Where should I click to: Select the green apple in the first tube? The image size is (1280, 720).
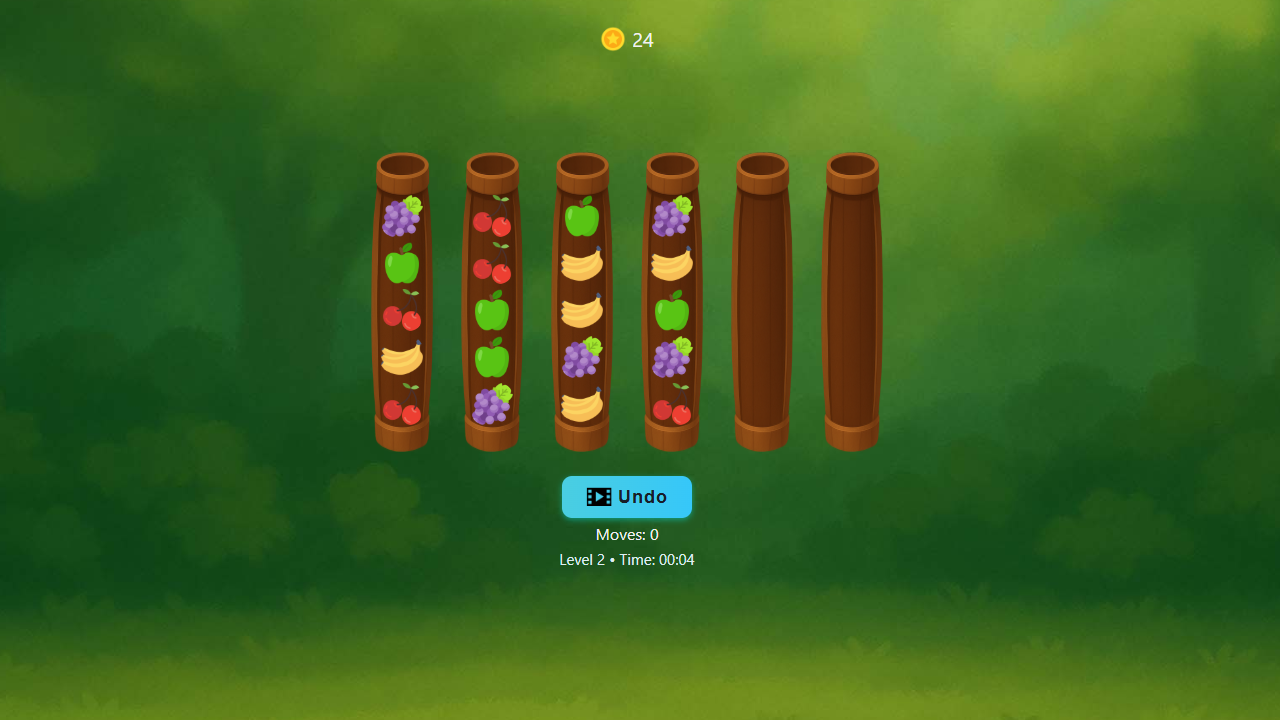coord(402,265)
